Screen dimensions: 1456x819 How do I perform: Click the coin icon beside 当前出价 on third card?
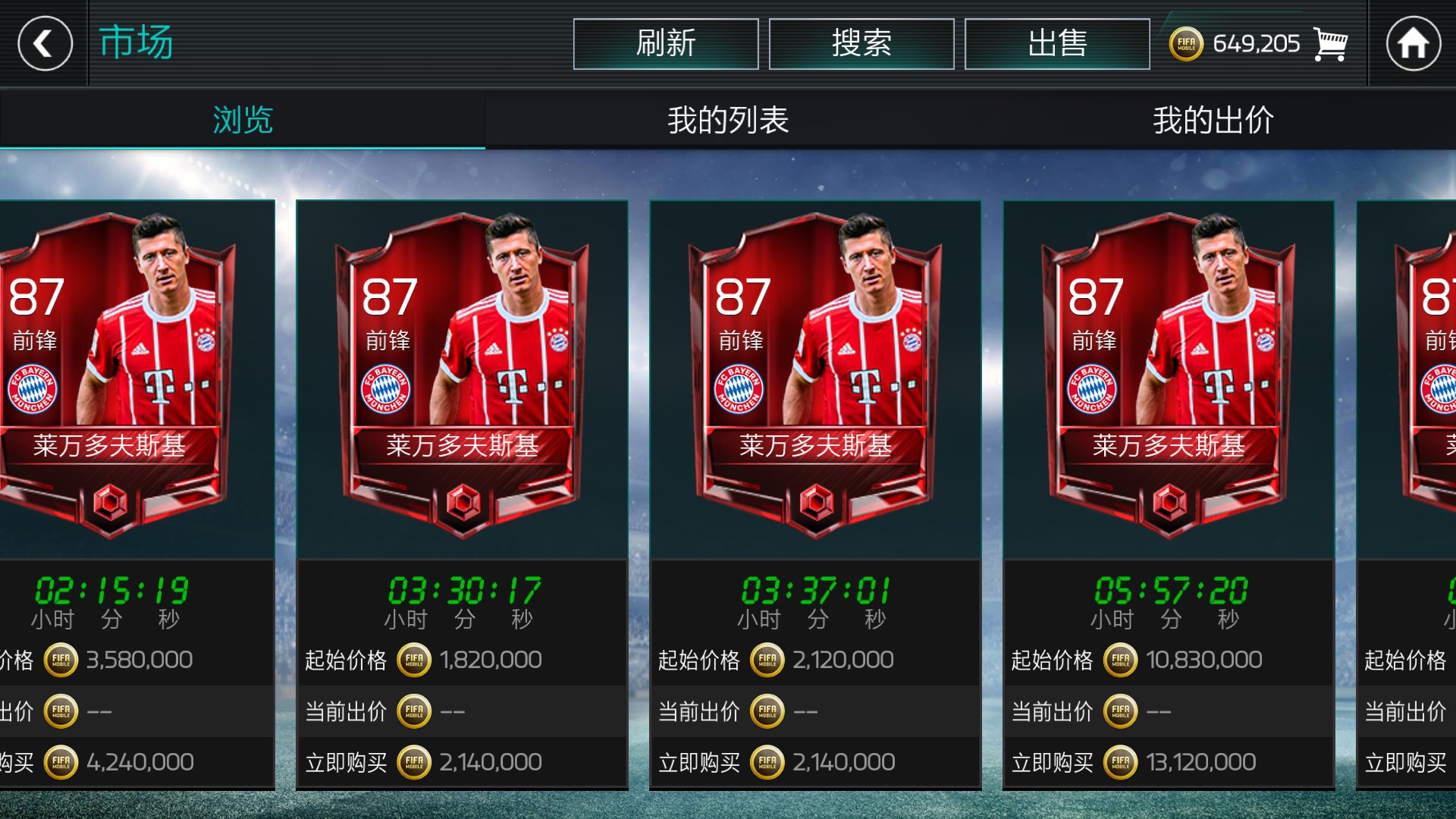point(766,711)
